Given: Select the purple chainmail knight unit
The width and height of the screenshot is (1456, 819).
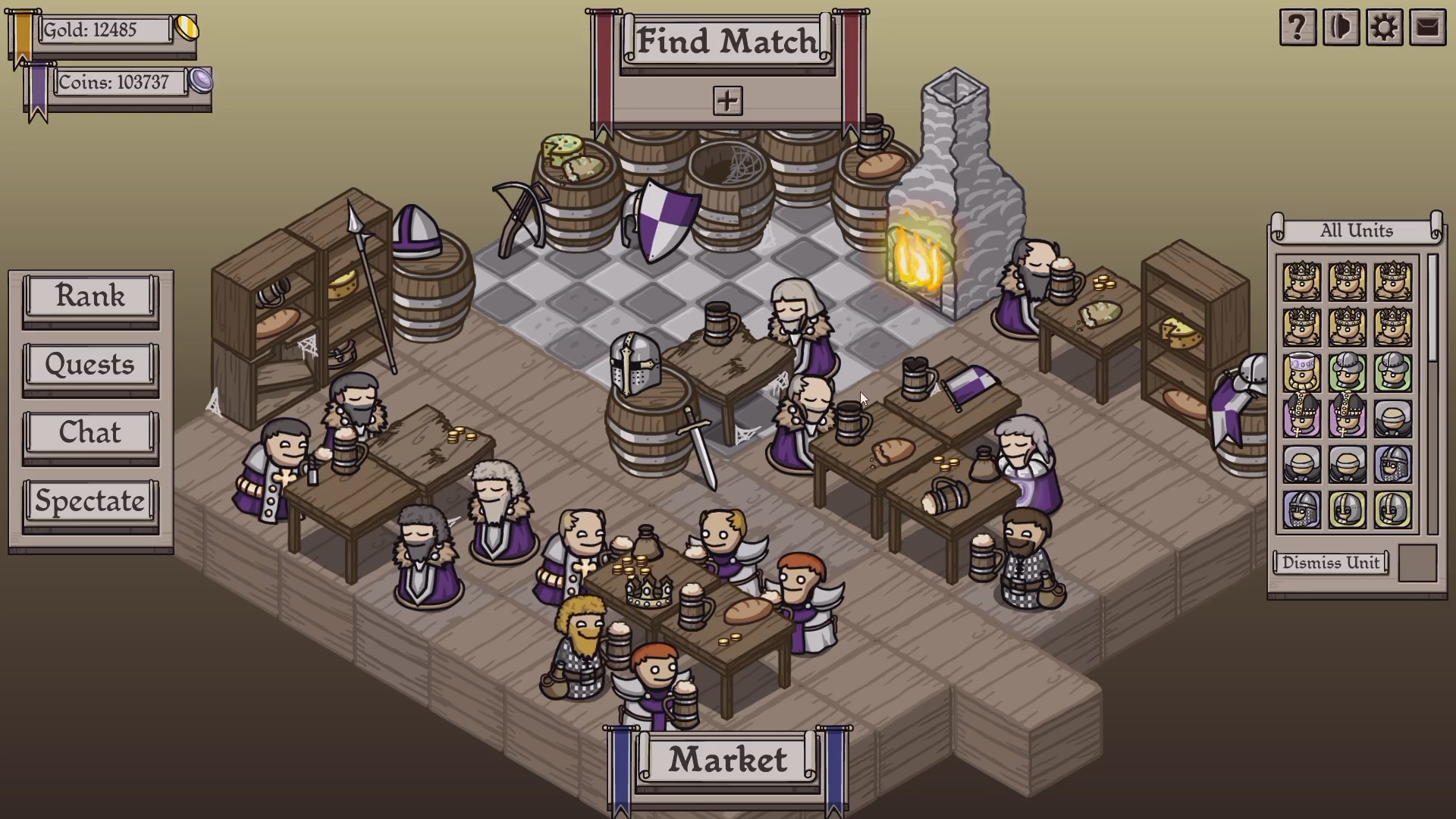Looking at the screenshot, I should (1393, 466).
